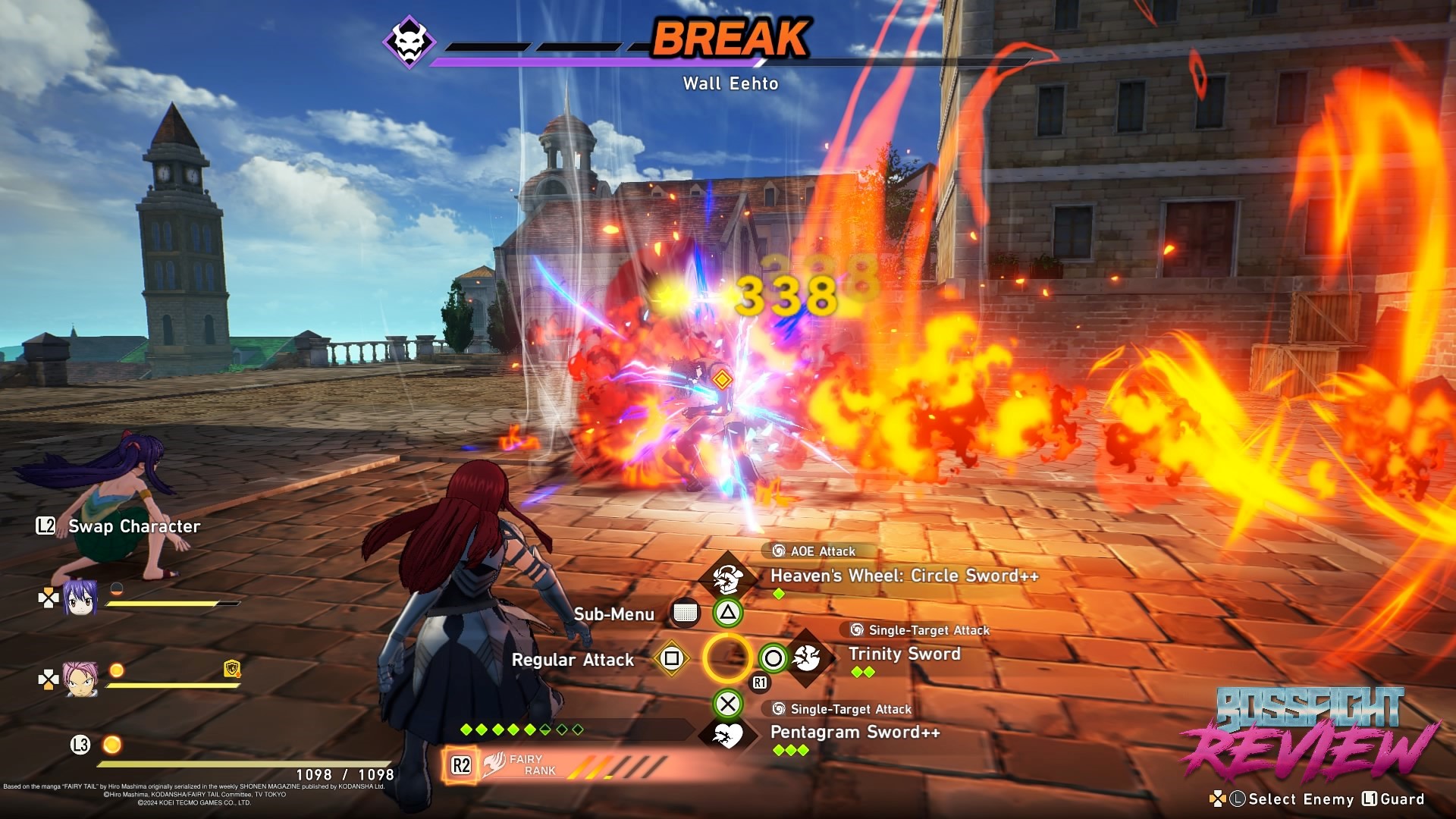The width and height of the screenshot is (1456, 819).
Task: Click the Heaven's Wheel skill diamond icon
Action: (726, 578)
